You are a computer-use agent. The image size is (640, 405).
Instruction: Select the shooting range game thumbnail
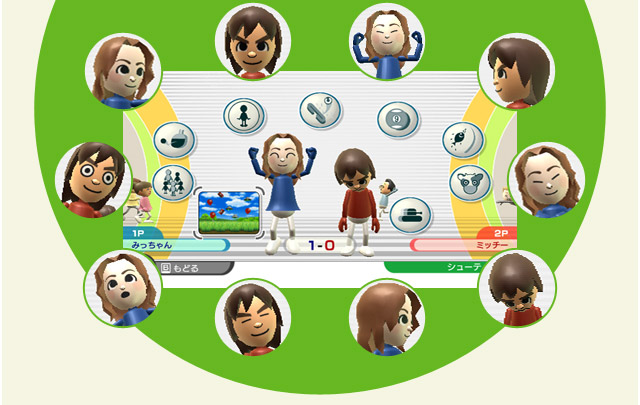[229, 211]
